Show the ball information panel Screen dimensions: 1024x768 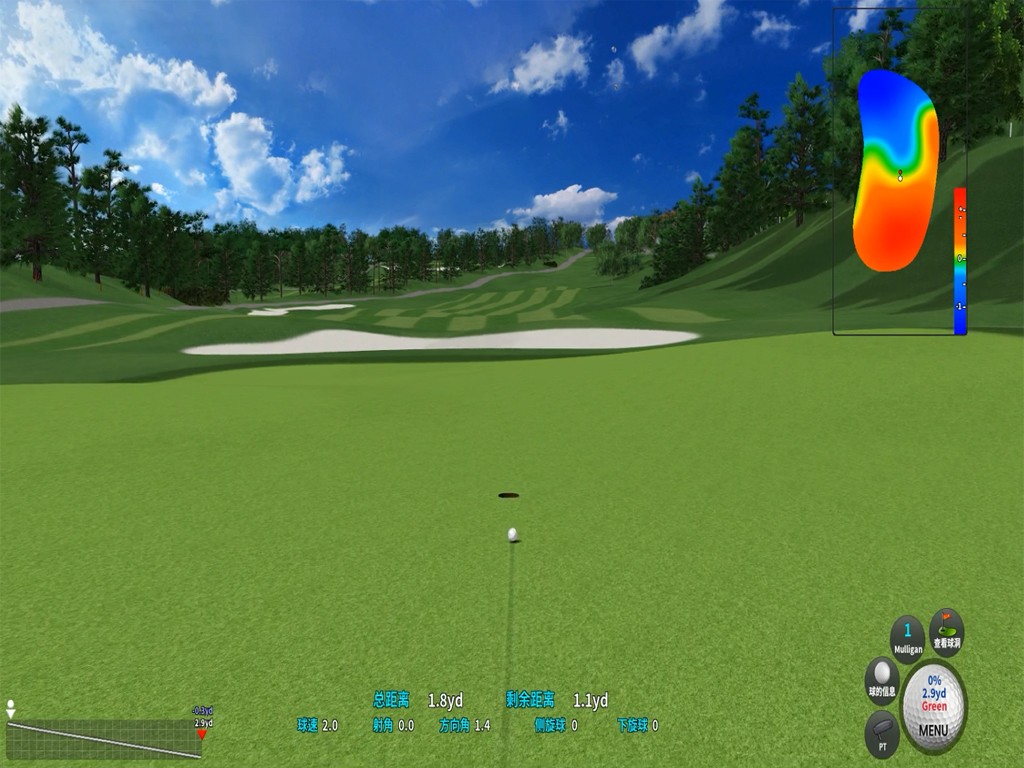point(881,678)
